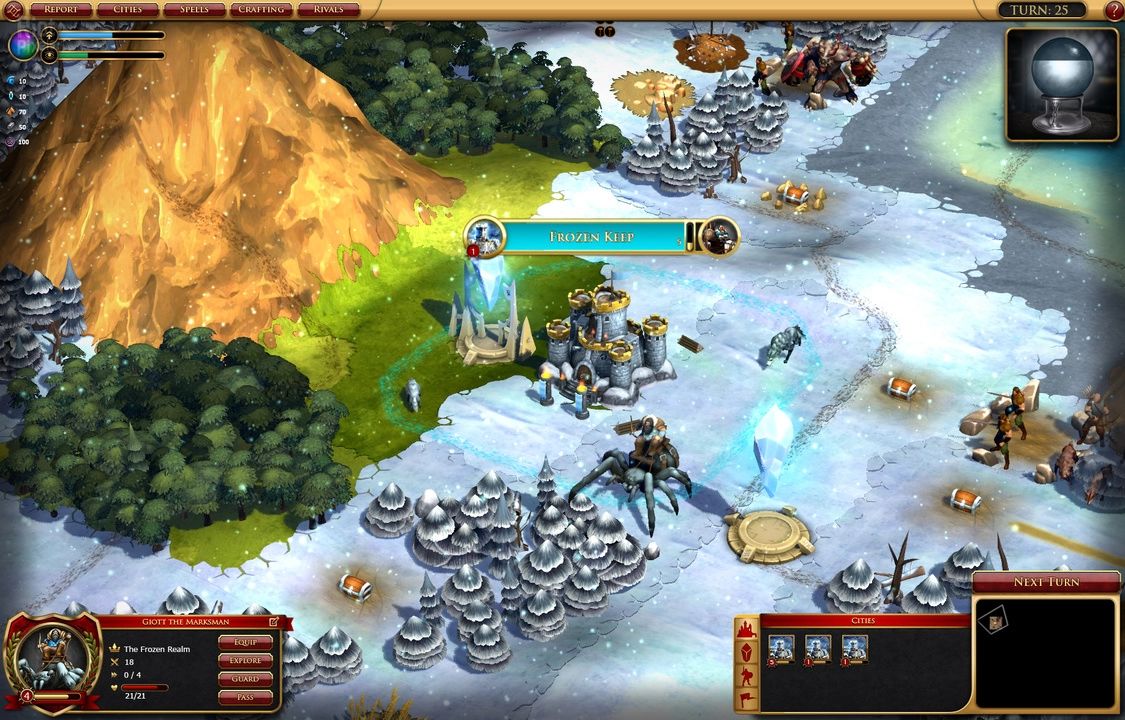Open the Spells menu

(x=194, y=10)
